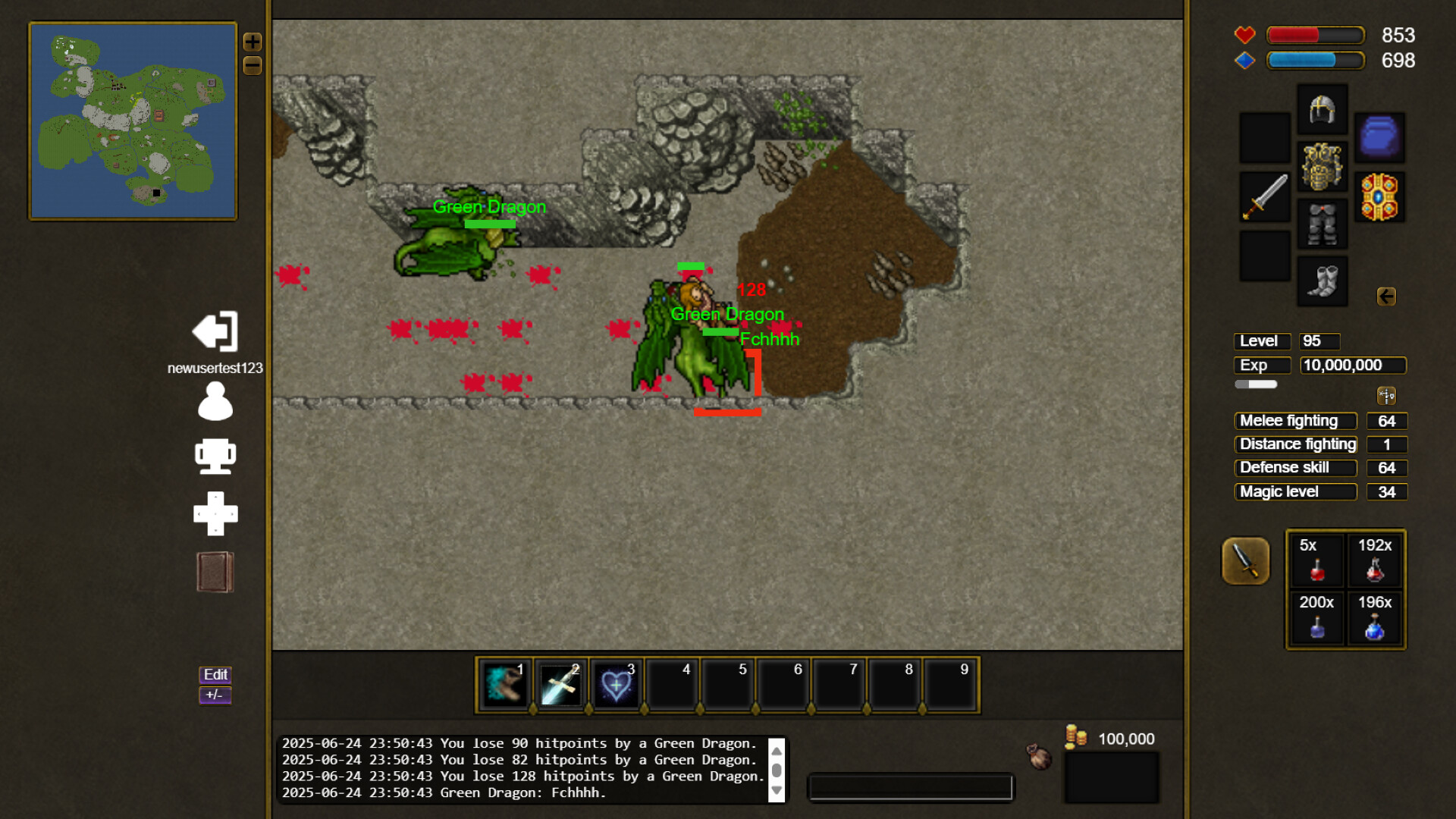Toggle the +/- button under Edit
Screen dimensions: 1456x819
tap(214, 695)
